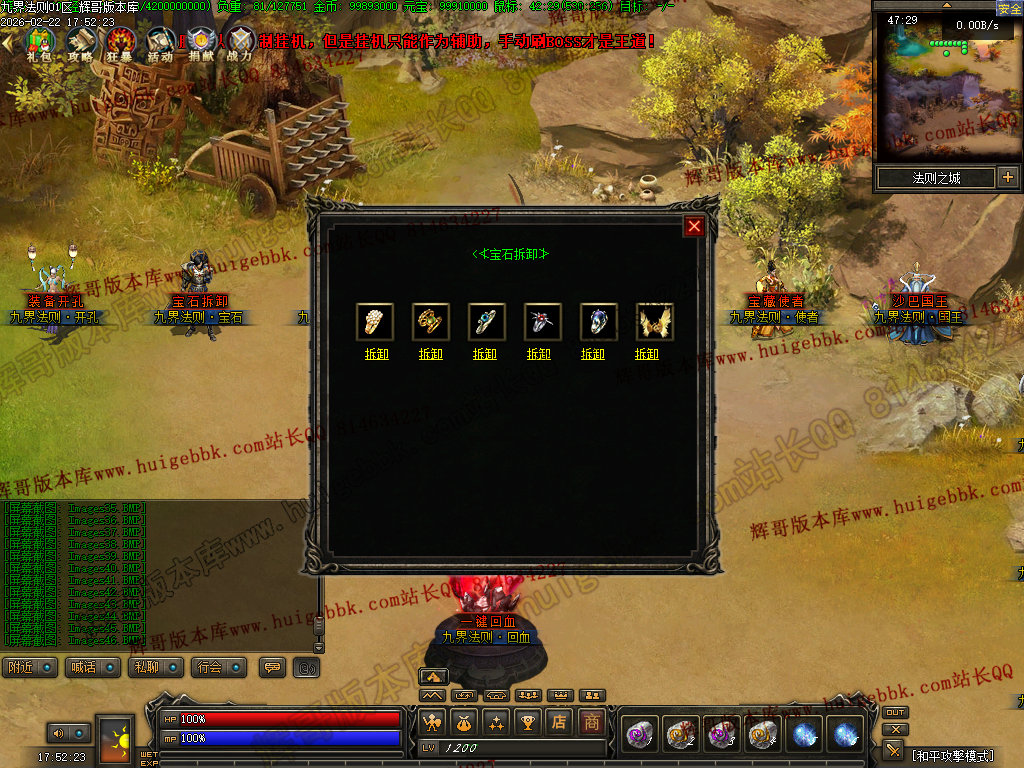The width and height of the screenshot is (1024, 768).
Task: Open the 活动 events icon
Action: coord(161,42)
